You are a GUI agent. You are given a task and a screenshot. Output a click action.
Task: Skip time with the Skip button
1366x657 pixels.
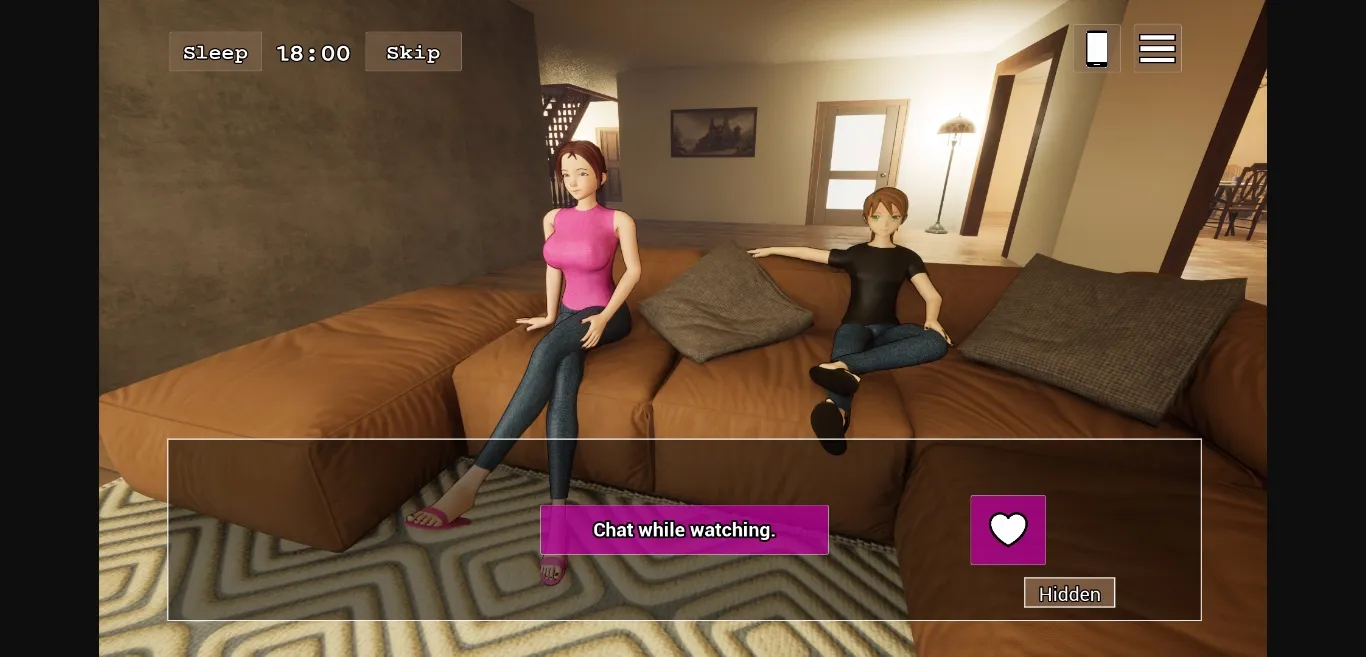point(413,52)
